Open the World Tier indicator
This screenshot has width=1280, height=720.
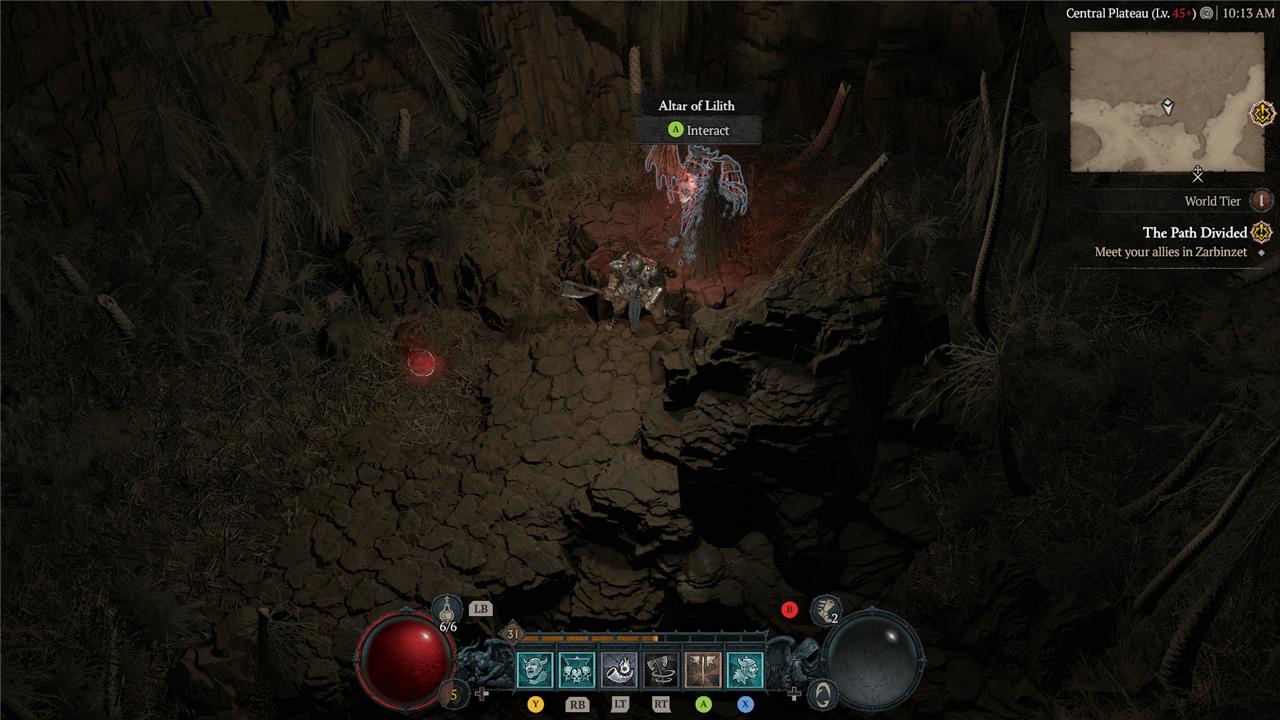1261,201
